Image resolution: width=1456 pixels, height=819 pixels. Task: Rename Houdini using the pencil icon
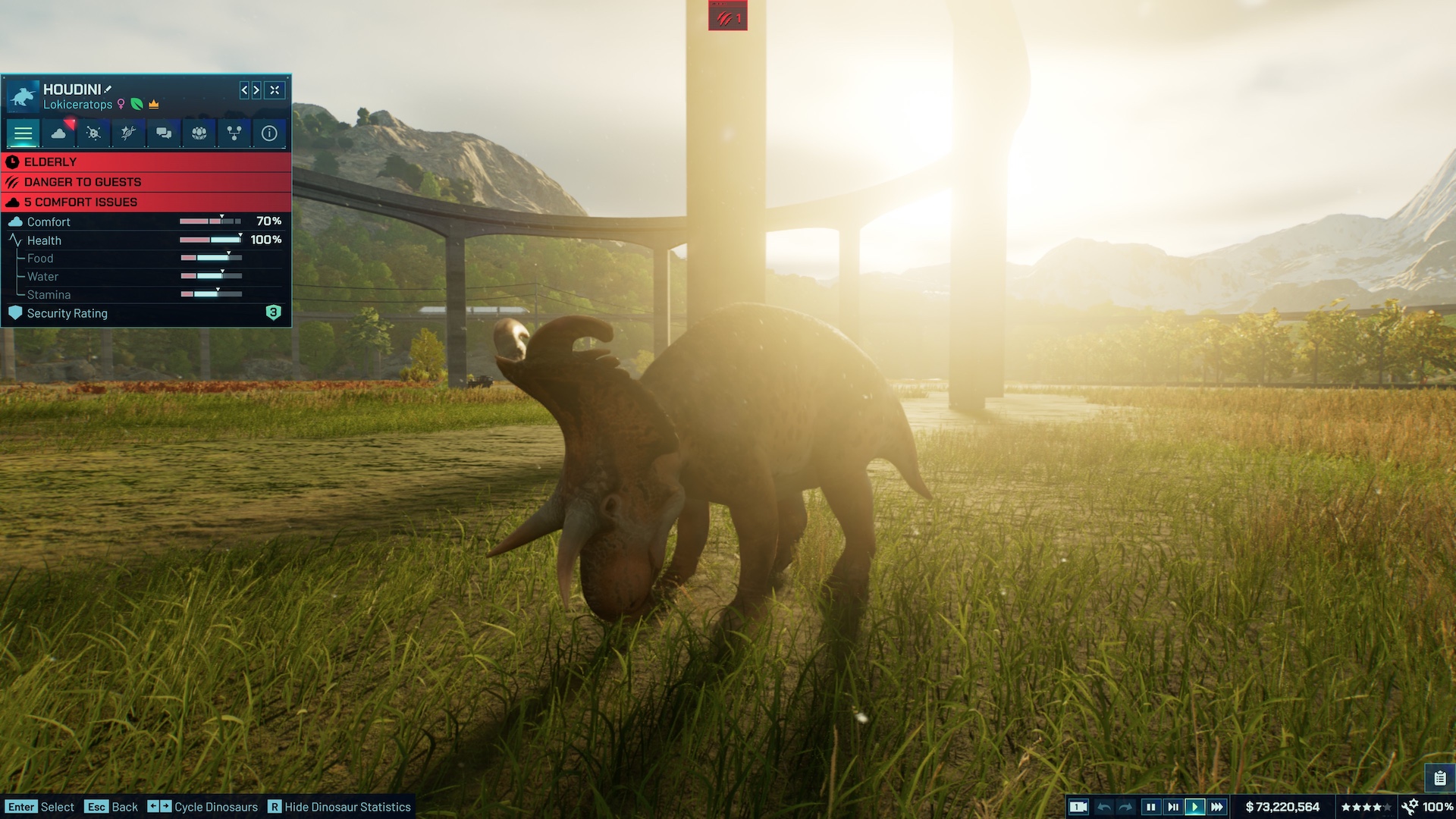click(107, 89)
